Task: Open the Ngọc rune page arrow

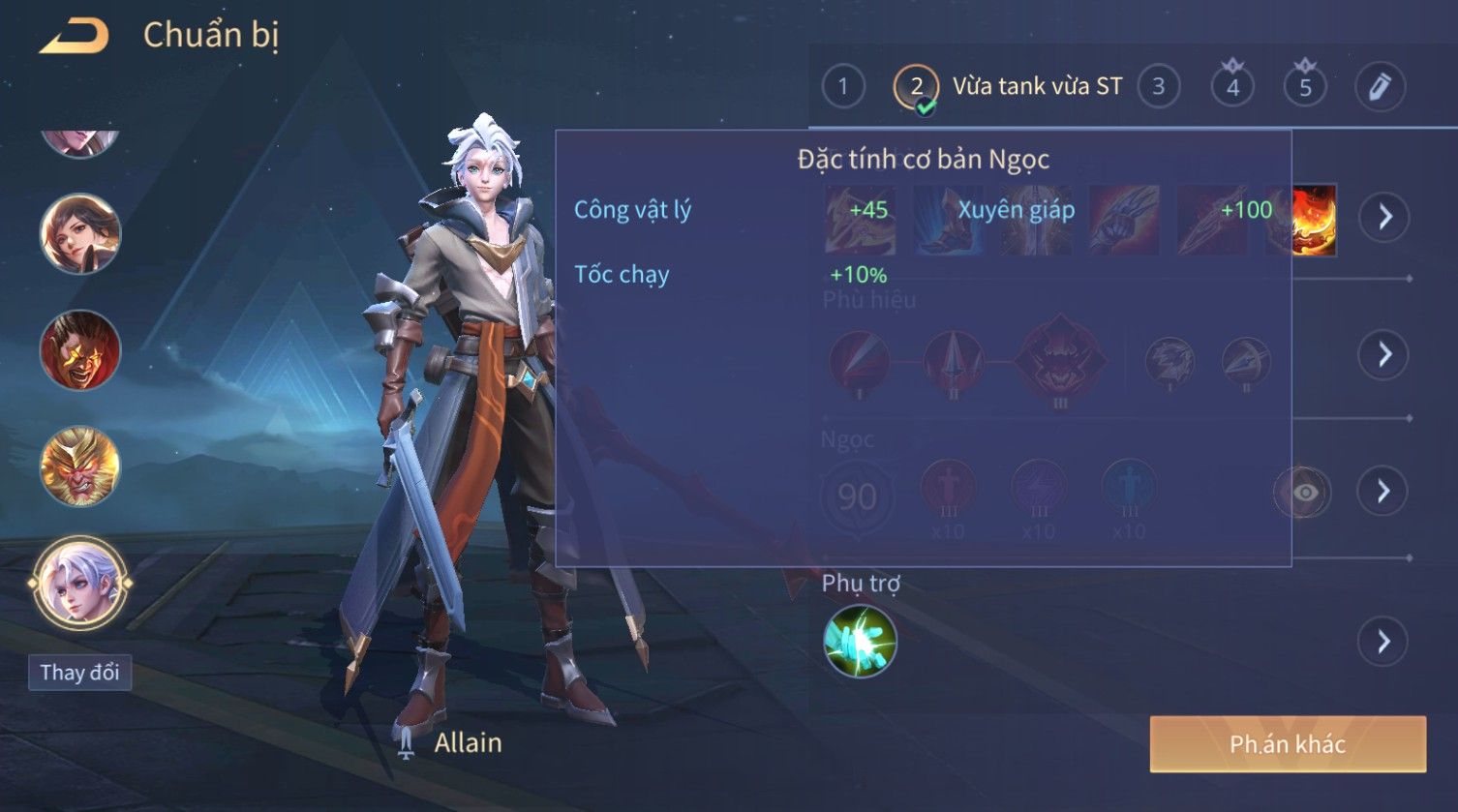Action: coord(1384,492)
